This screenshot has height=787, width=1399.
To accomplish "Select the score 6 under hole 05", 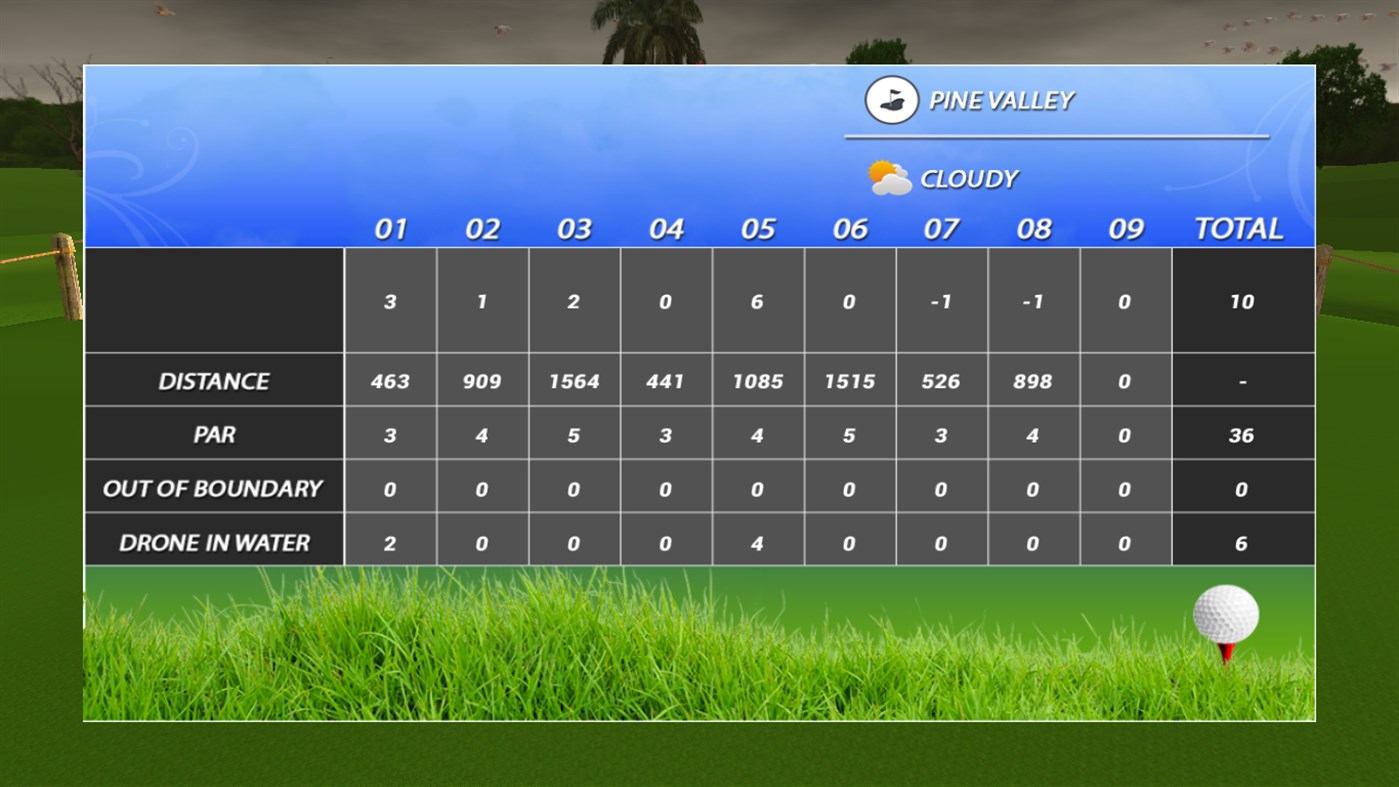I will click(758, 301).
